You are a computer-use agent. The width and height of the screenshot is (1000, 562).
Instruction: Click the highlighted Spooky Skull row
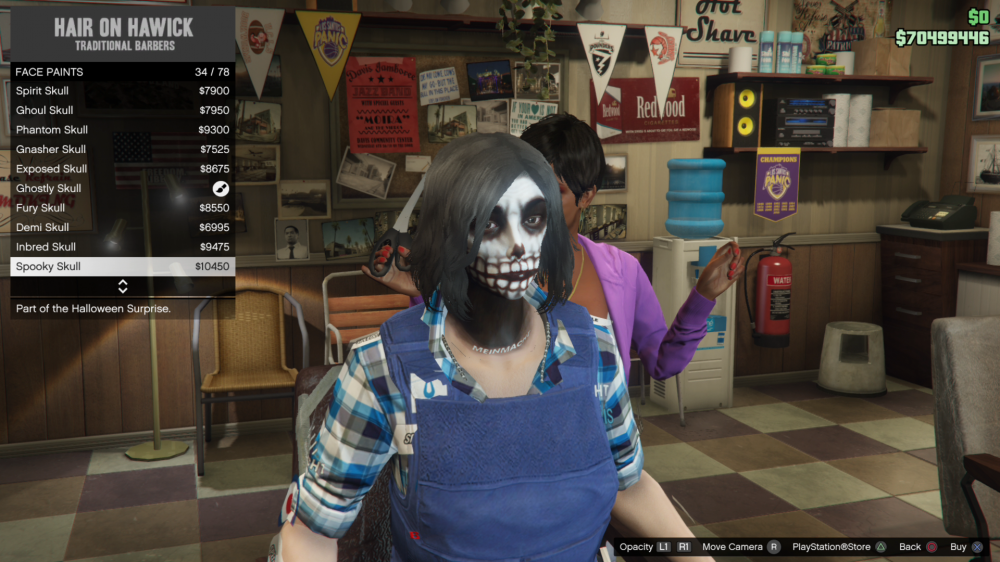pyautogui.click(x=122, y=267)
